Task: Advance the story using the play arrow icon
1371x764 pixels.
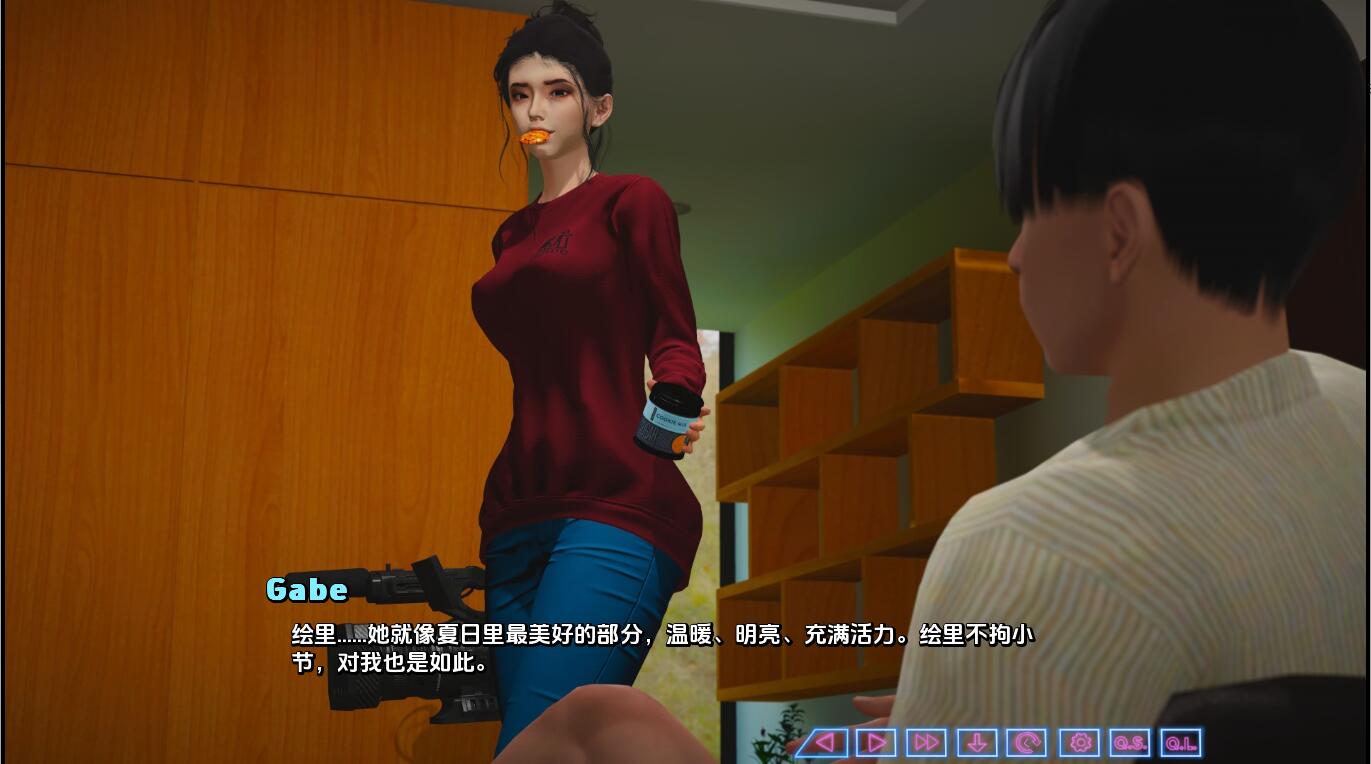Action: point(874,743)
